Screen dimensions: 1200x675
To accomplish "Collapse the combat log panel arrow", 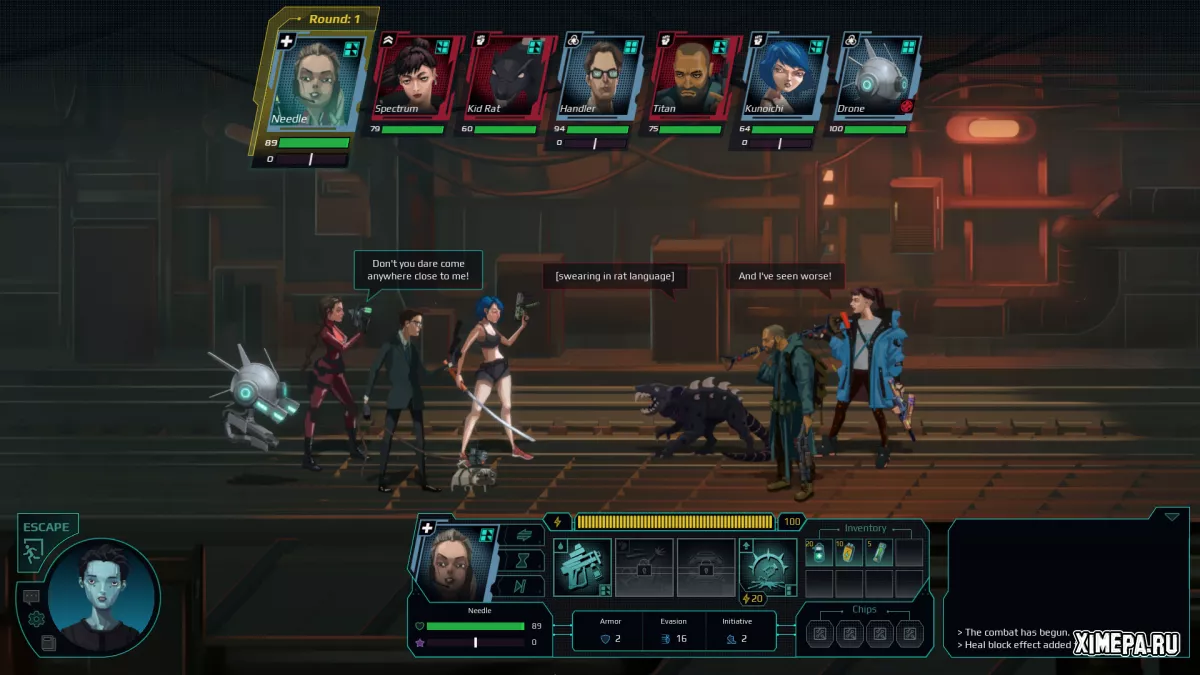I will [1172, 516].
